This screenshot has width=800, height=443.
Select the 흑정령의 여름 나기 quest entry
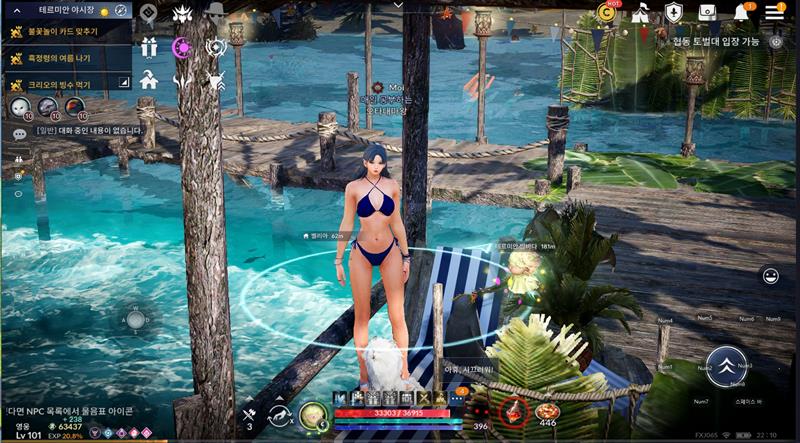coord(66,58)
